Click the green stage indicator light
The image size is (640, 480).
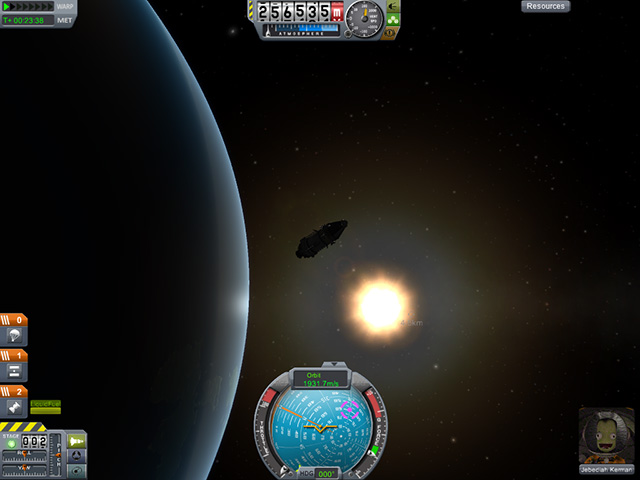12,443
